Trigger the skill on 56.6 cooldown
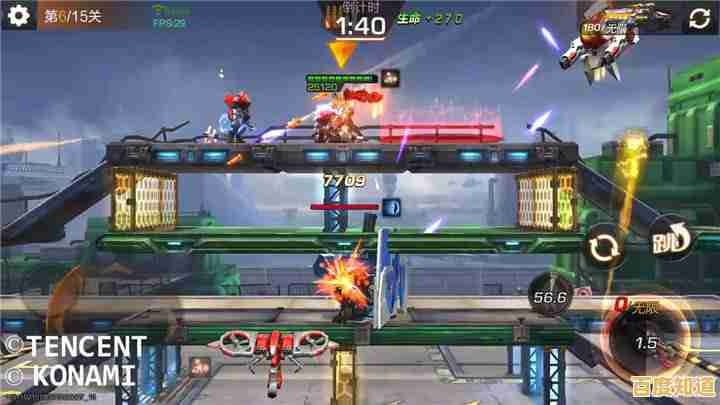The width and height of the screenshot is (720, 405). (551, 297)
